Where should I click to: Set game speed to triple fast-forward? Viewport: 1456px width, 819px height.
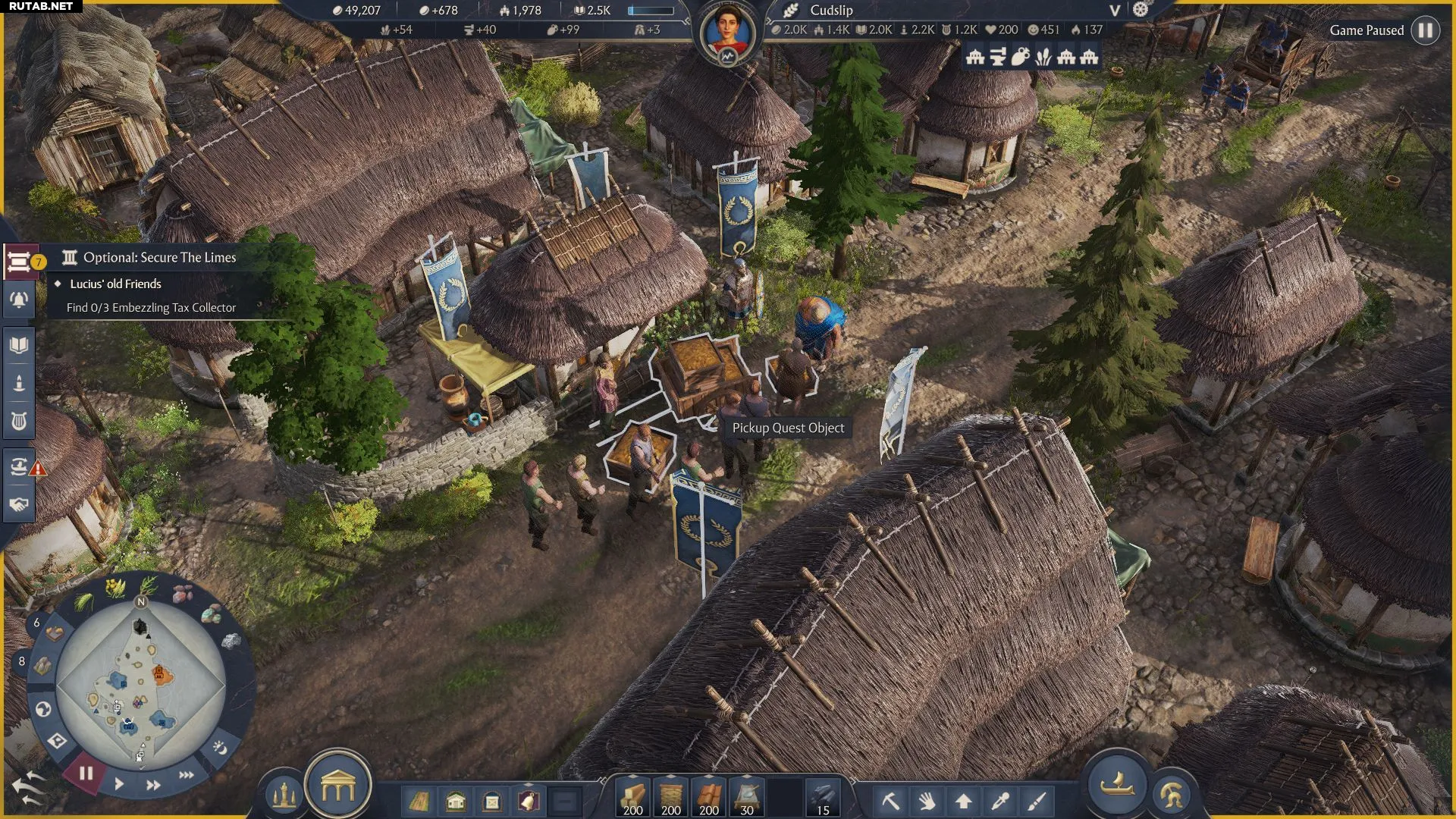point(186,775)
